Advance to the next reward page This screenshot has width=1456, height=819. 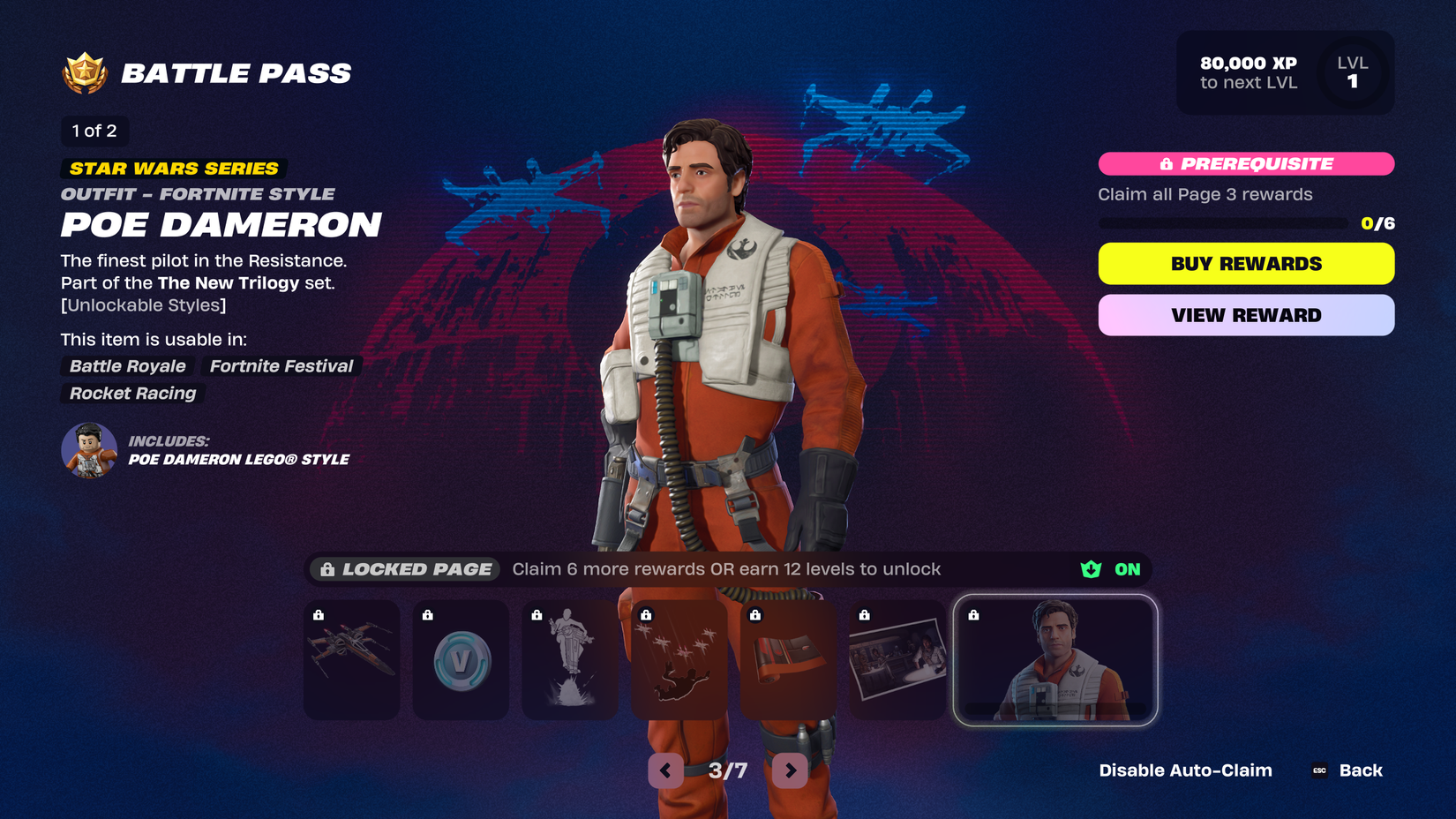pos(790,770)
